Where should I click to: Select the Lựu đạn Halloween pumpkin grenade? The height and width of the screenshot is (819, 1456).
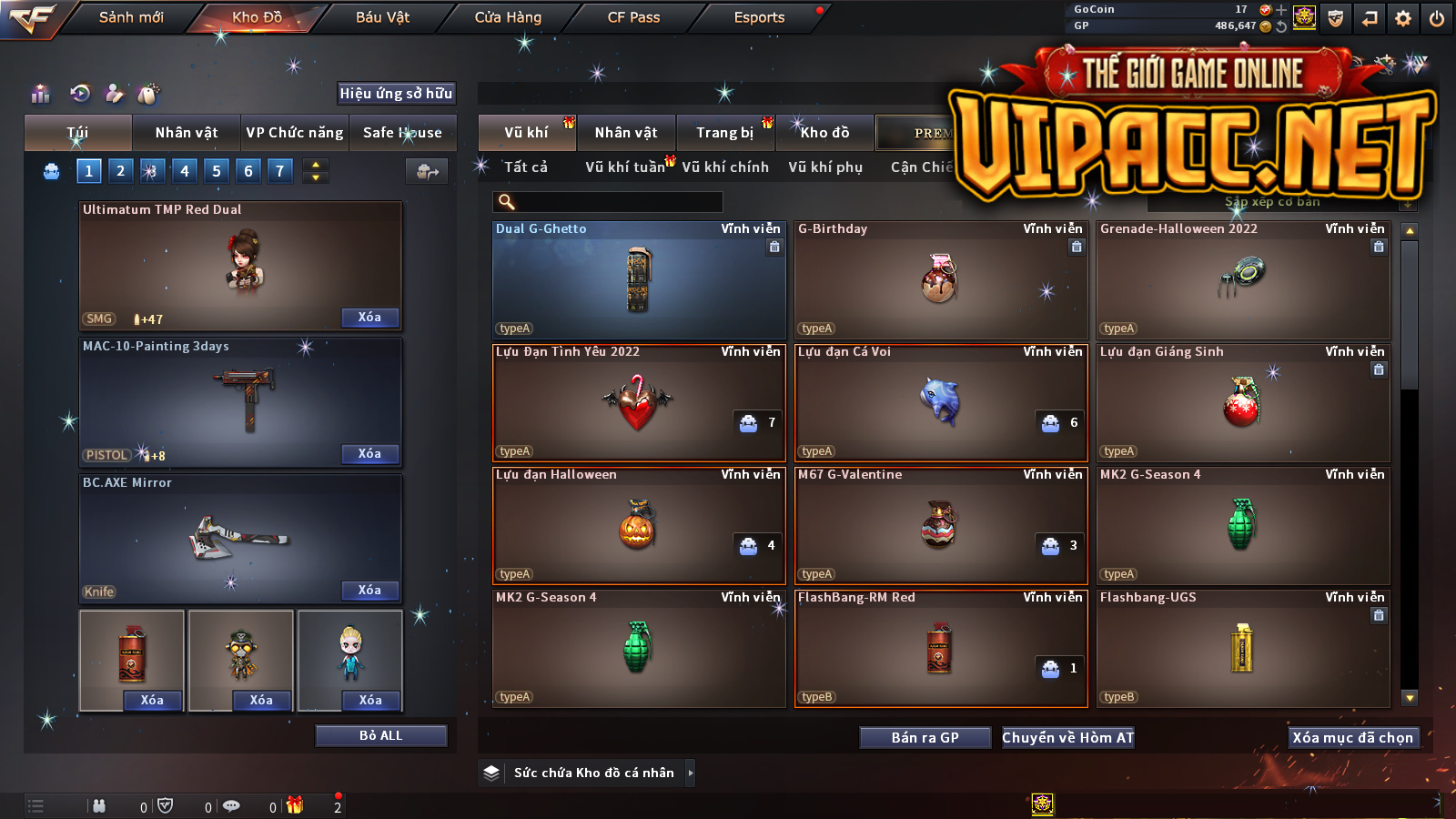[638, 526]
